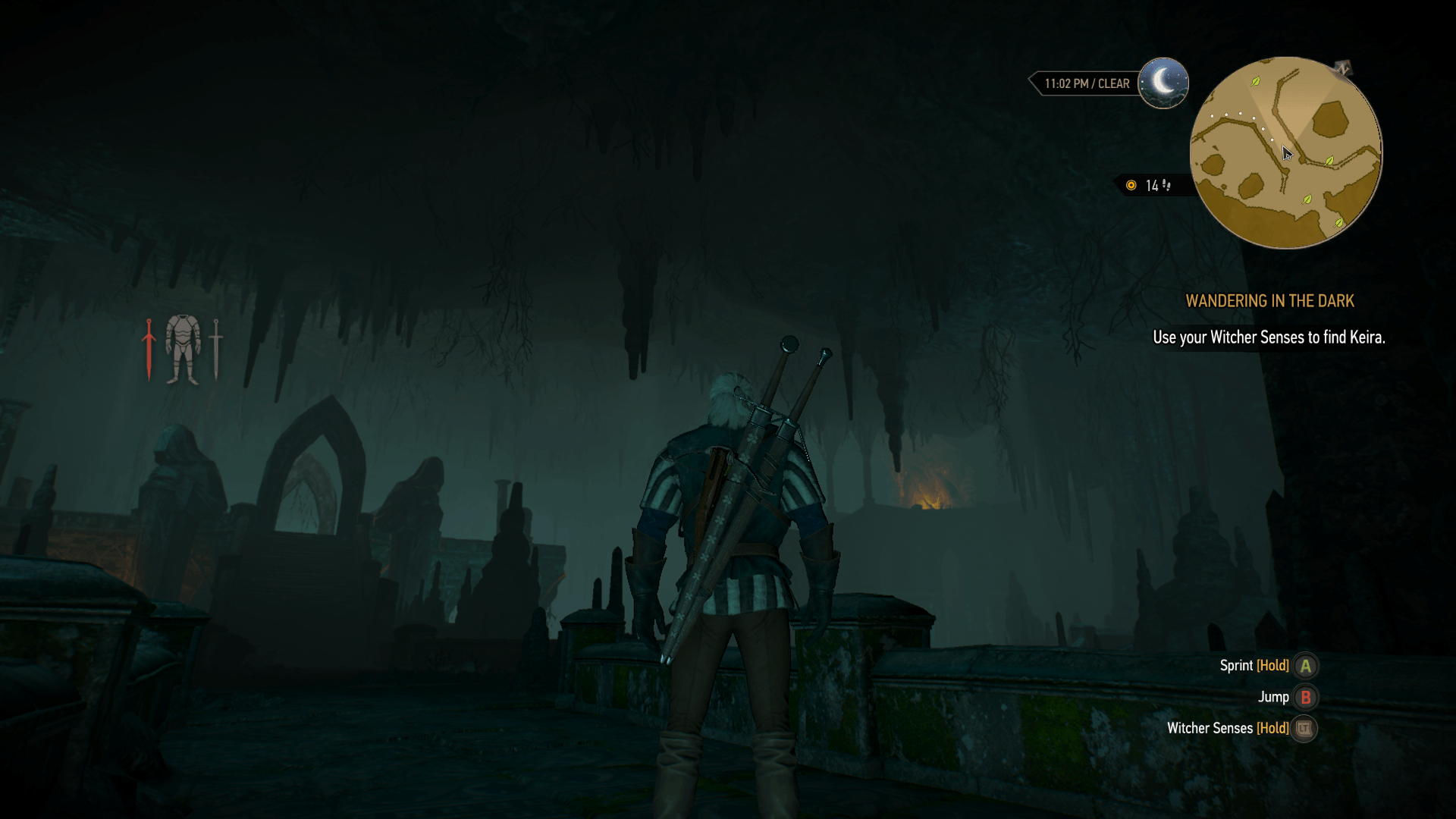Click the crescent moon time-of-day icon
1456x819 pixels.
coord(1163,83)
